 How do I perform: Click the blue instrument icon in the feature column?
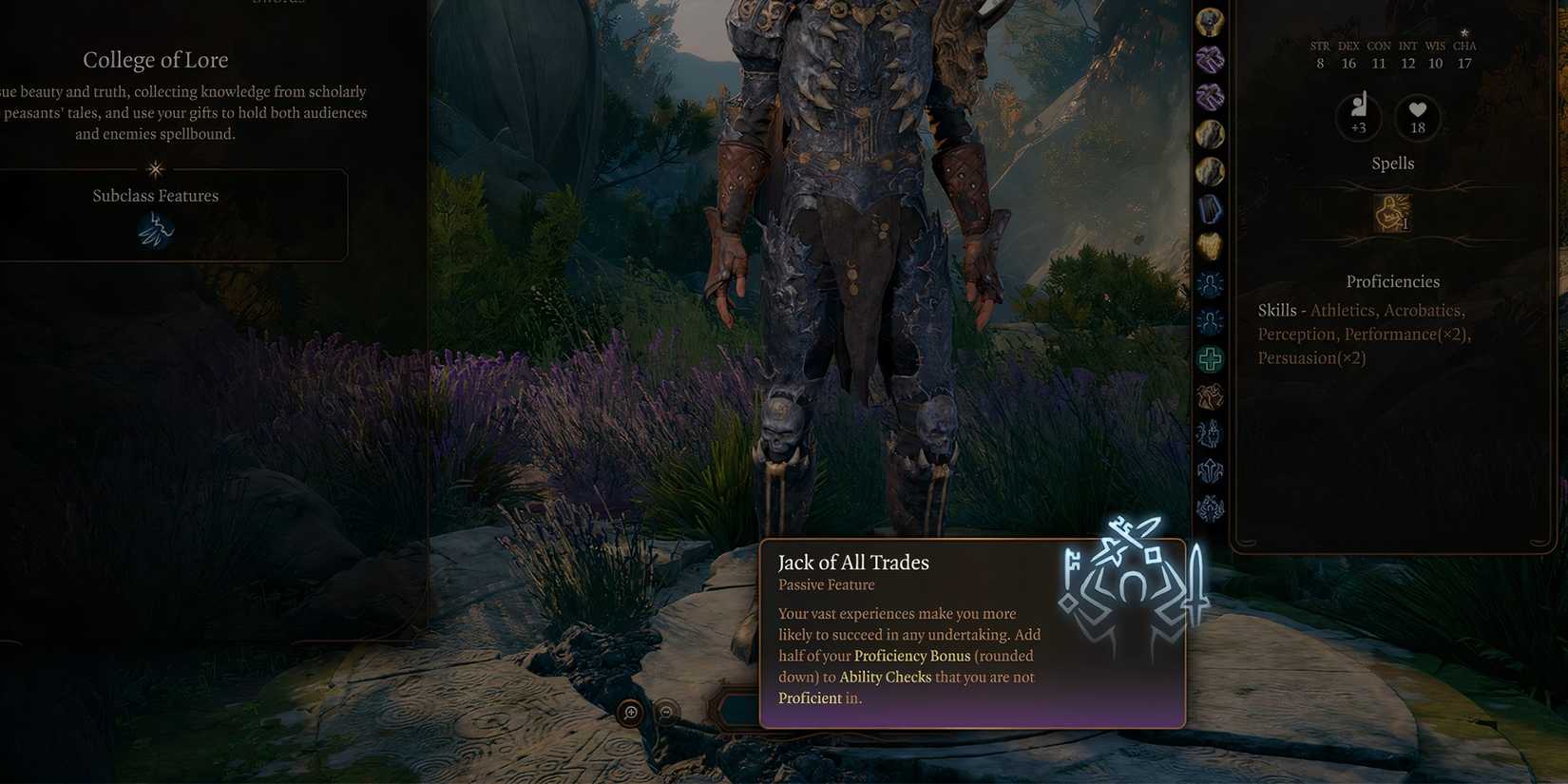click(1210, 208)
